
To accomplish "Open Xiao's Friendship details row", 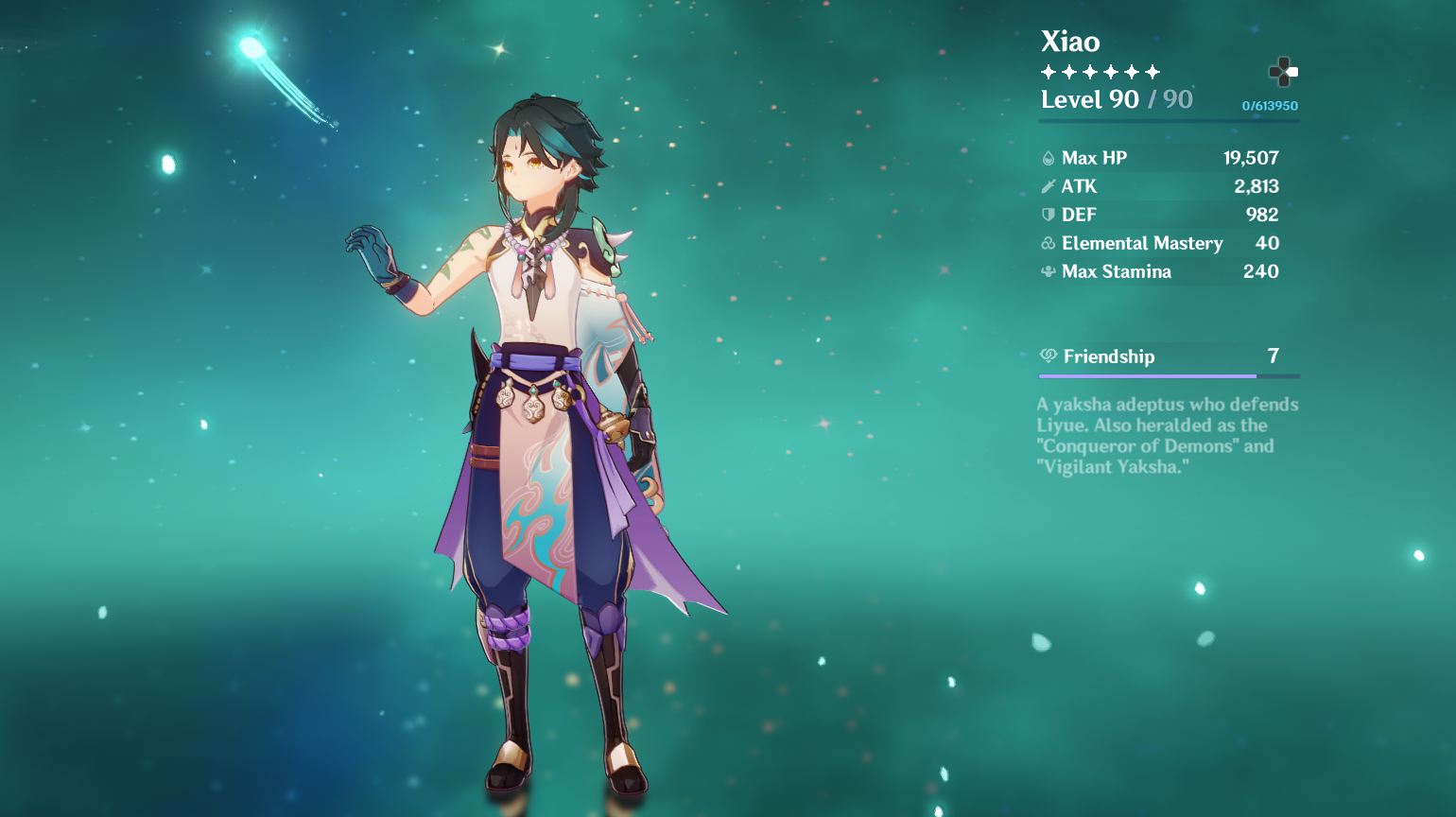I will coord(1169,356).
